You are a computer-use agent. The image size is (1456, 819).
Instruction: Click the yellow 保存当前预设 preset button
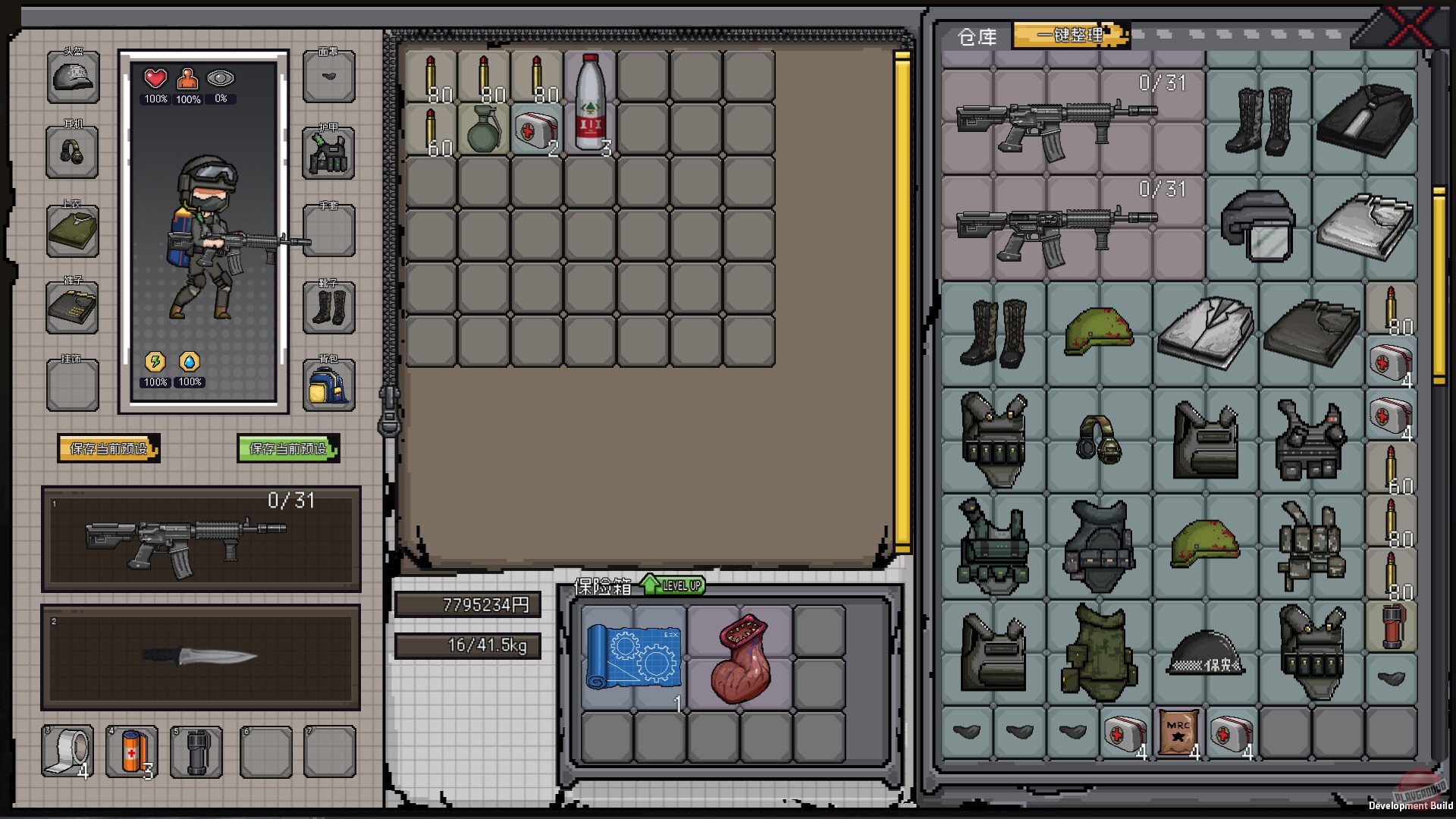click(108, 448)
